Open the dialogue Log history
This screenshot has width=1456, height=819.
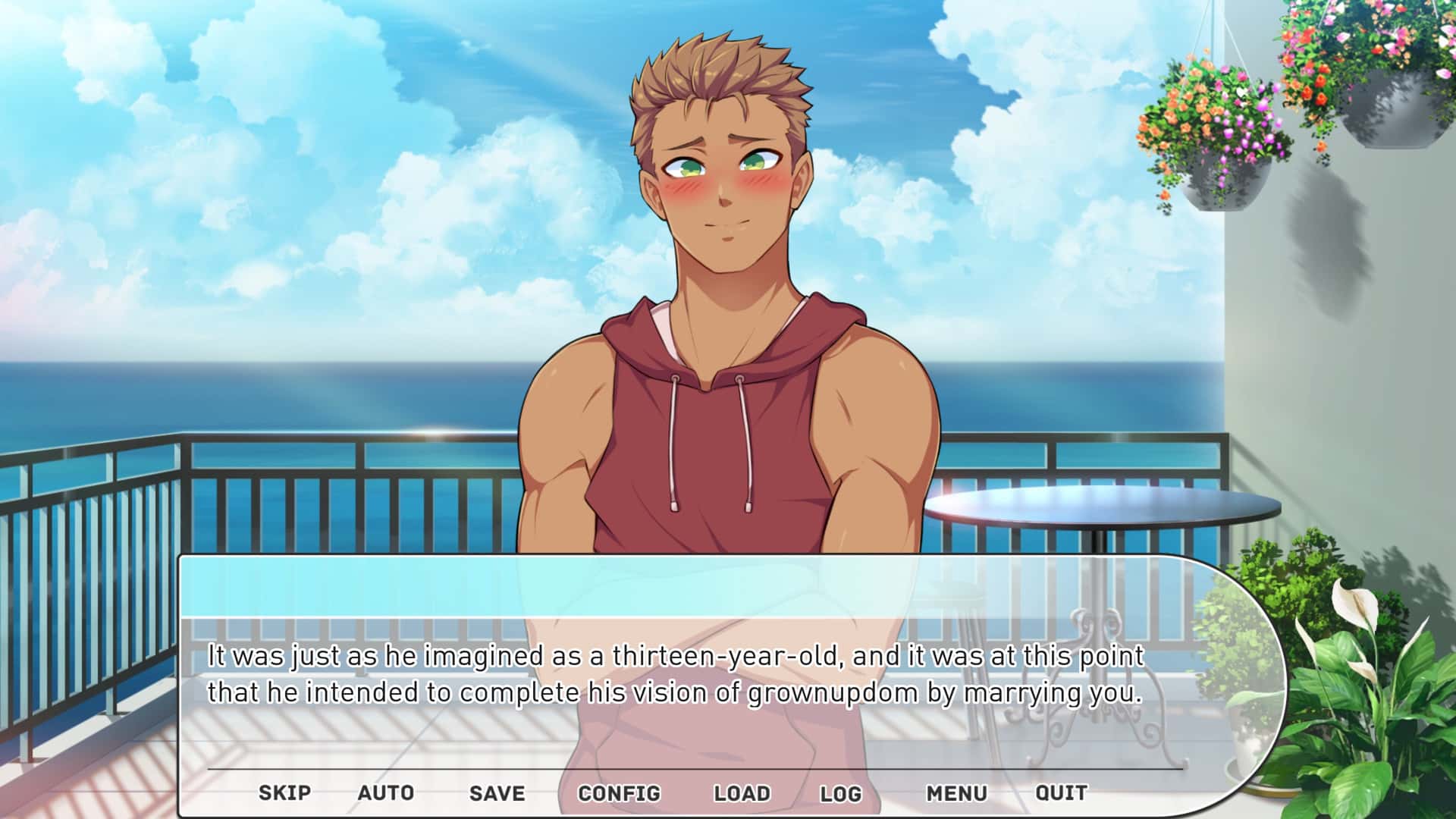pos(842,793)
